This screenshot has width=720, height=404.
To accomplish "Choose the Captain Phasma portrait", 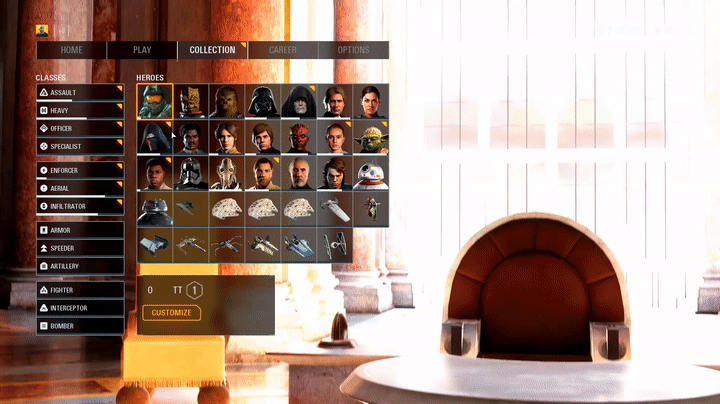I will (190, 173).
